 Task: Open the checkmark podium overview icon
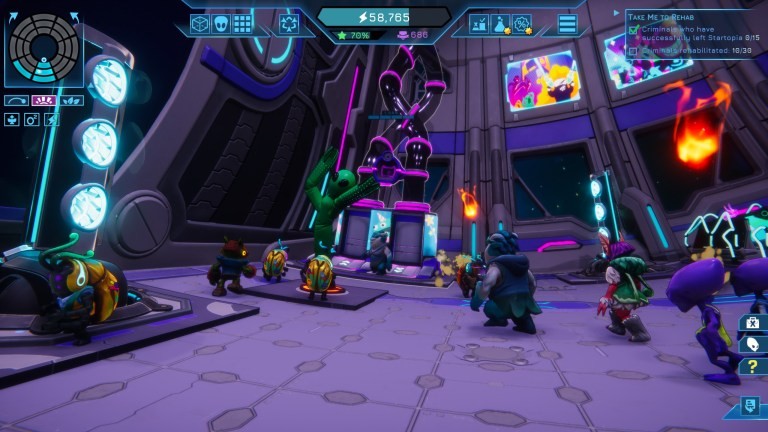point(479,23)
